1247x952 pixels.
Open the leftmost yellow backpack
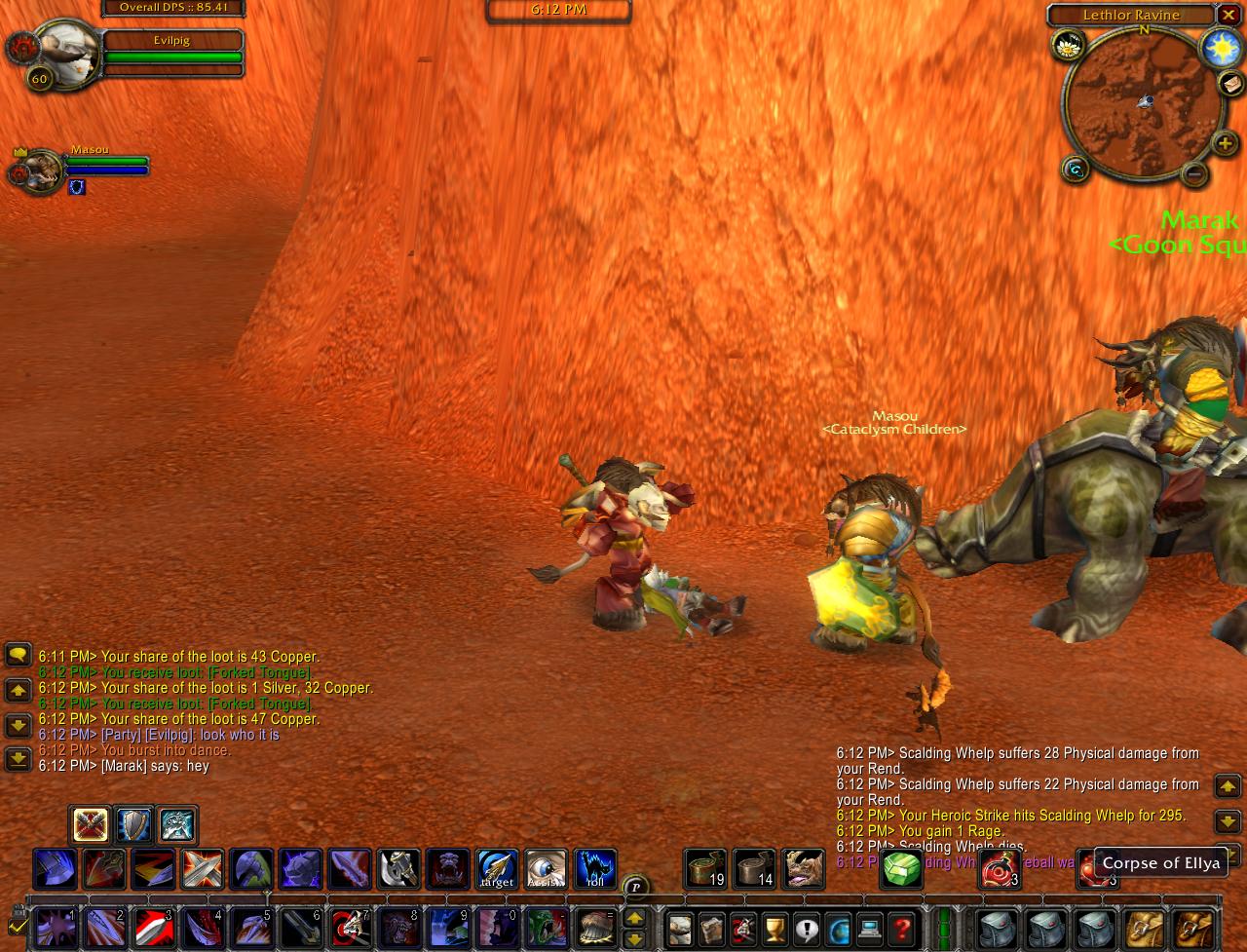[1145, 929]
